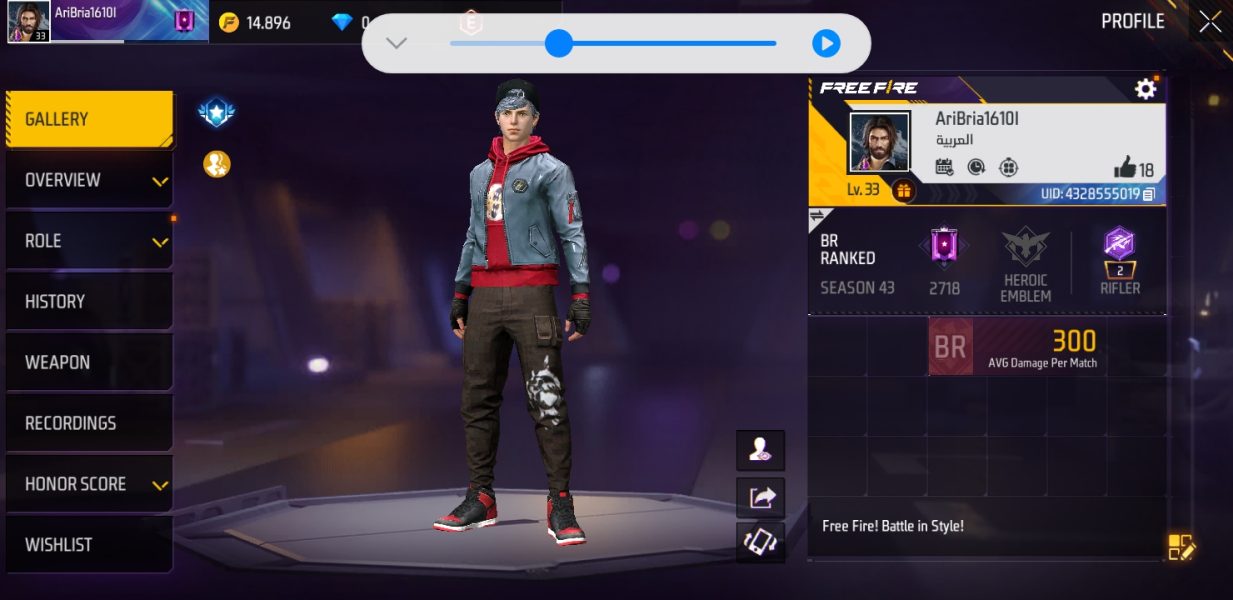Switch the BR Ranked mode display

pos(817,216)
